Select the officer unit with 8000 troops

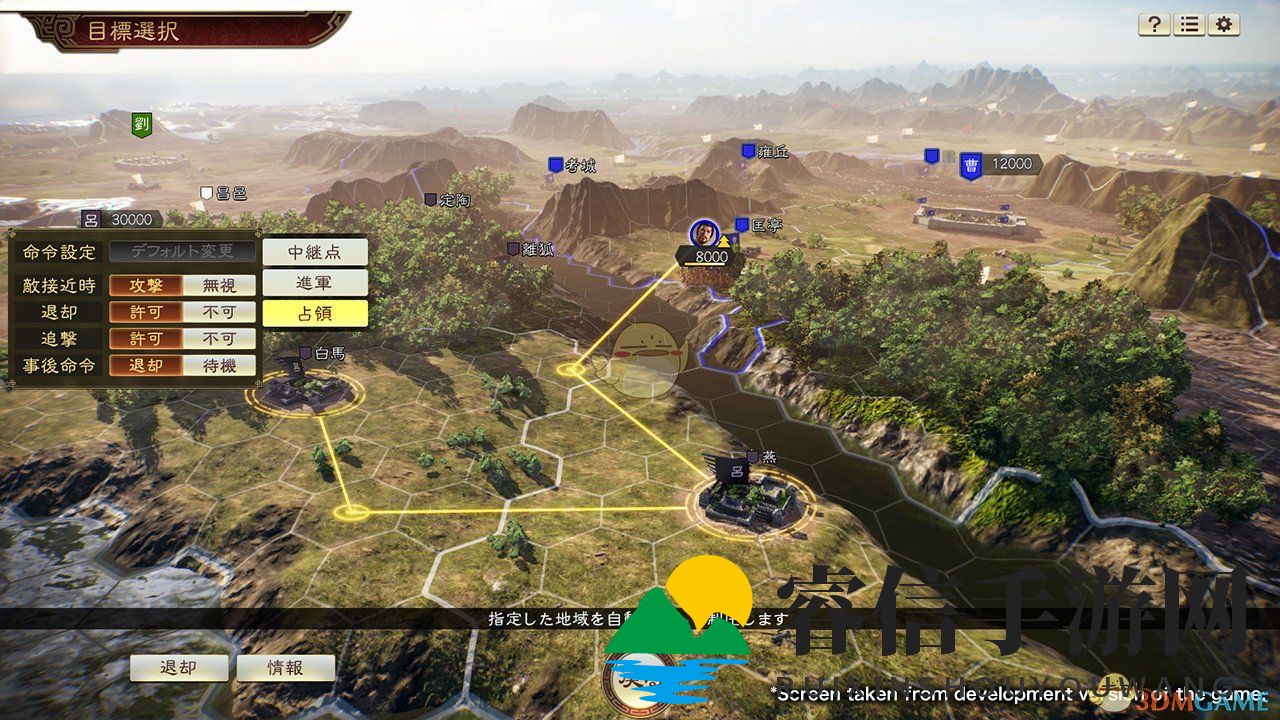click(704, 234)
